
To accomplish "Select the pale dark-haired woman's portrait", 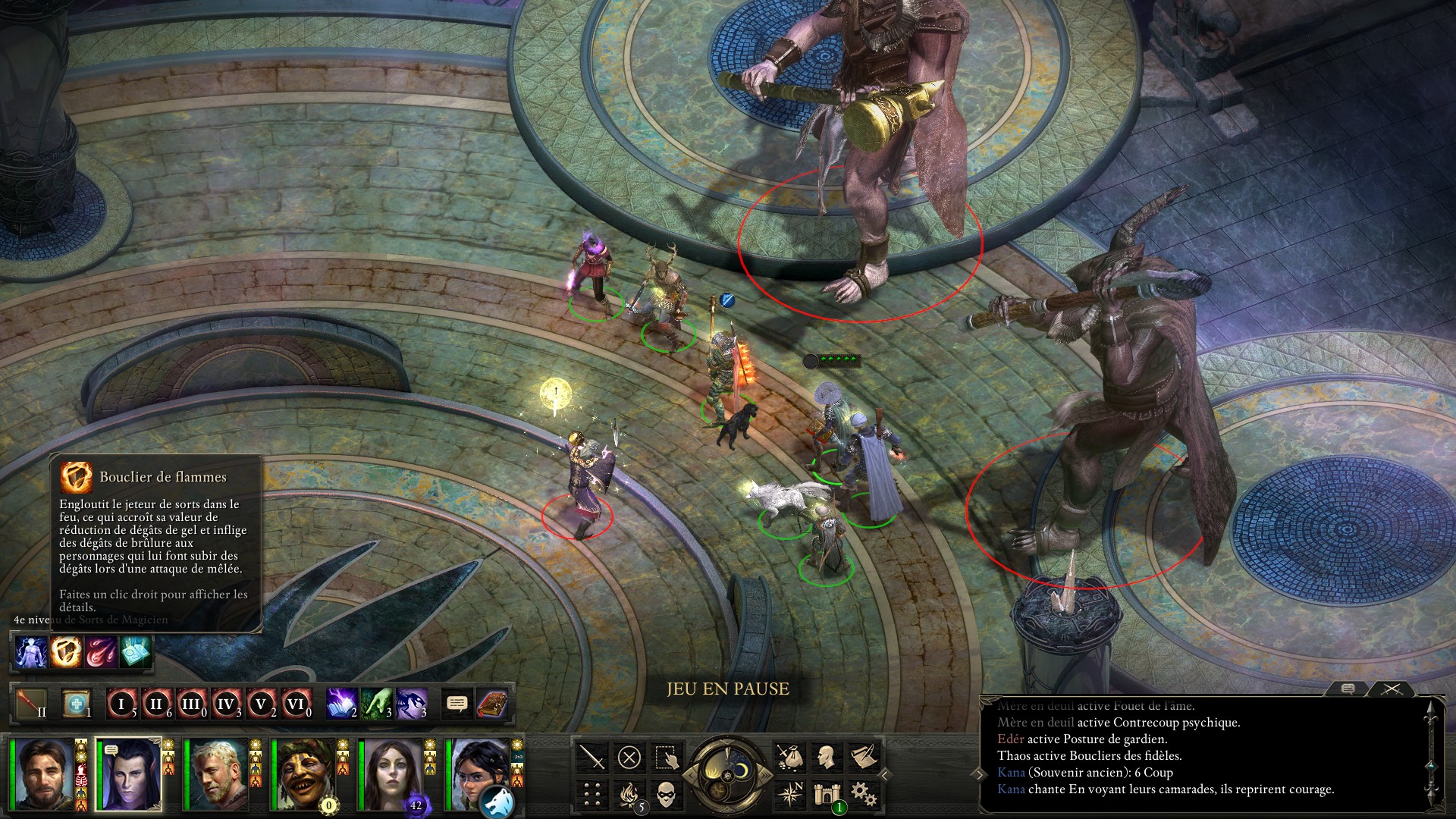I will tap(391, 773).
